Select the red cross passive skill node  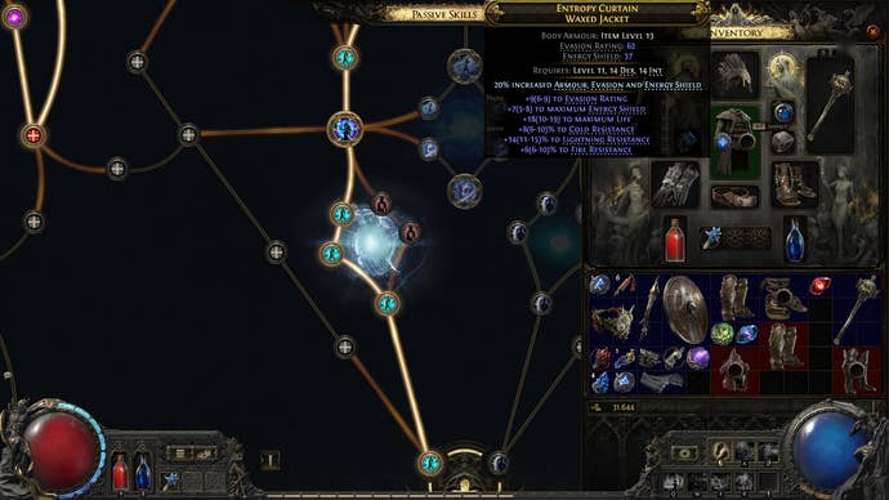33,135
